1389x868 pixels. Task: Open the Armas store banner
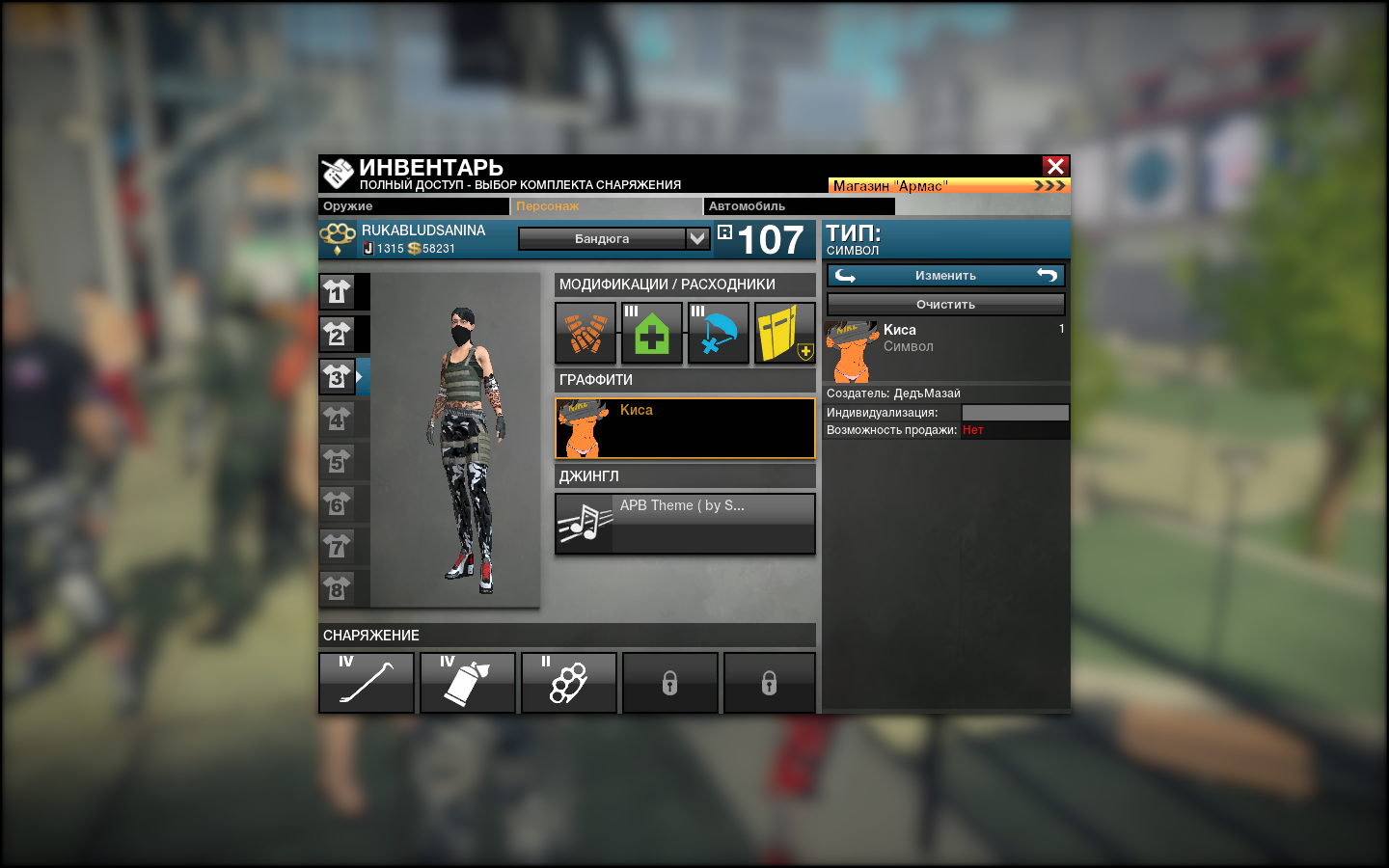948,185
